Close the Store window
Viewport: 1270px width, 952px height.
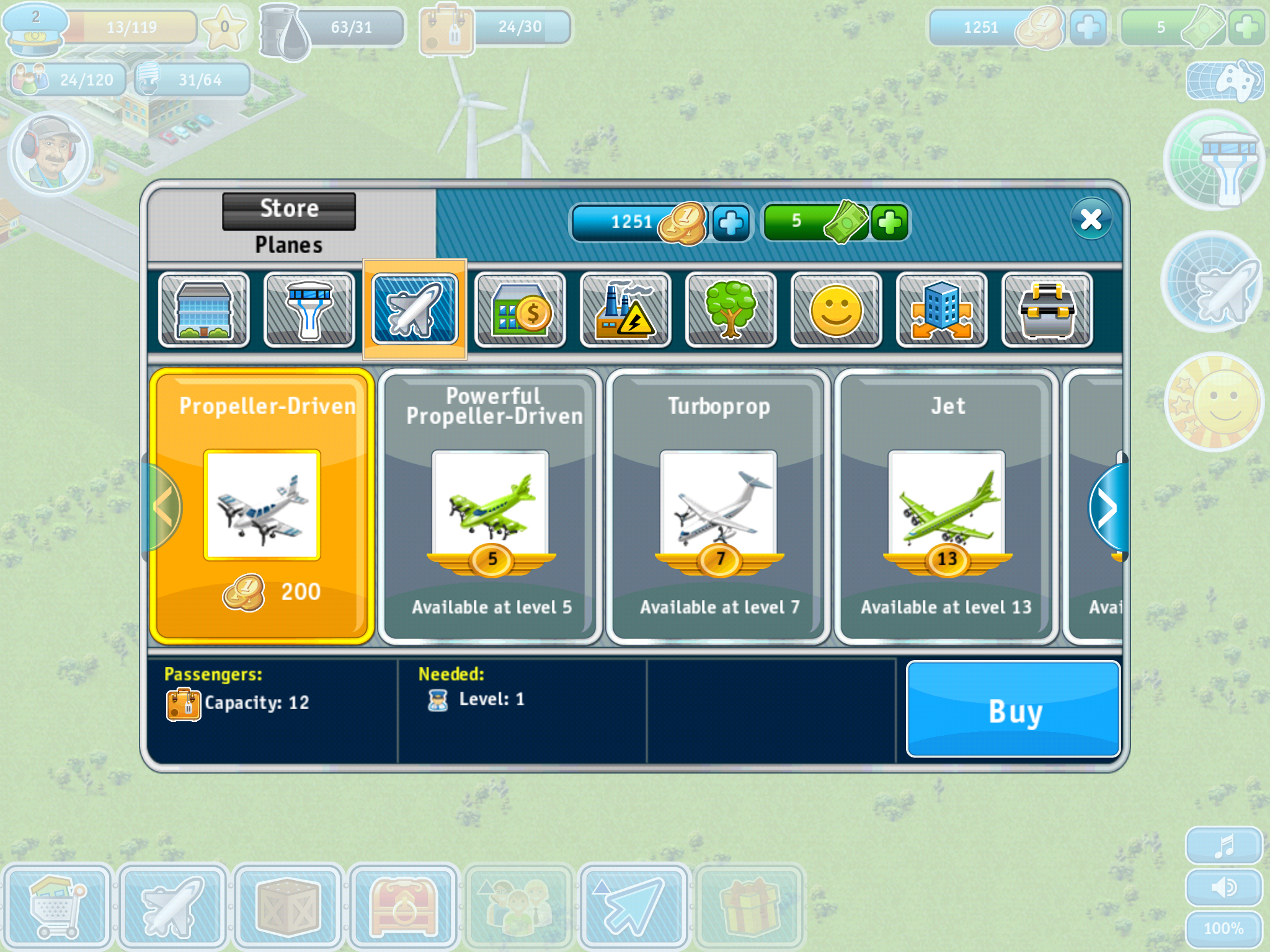click(1091, 219)
